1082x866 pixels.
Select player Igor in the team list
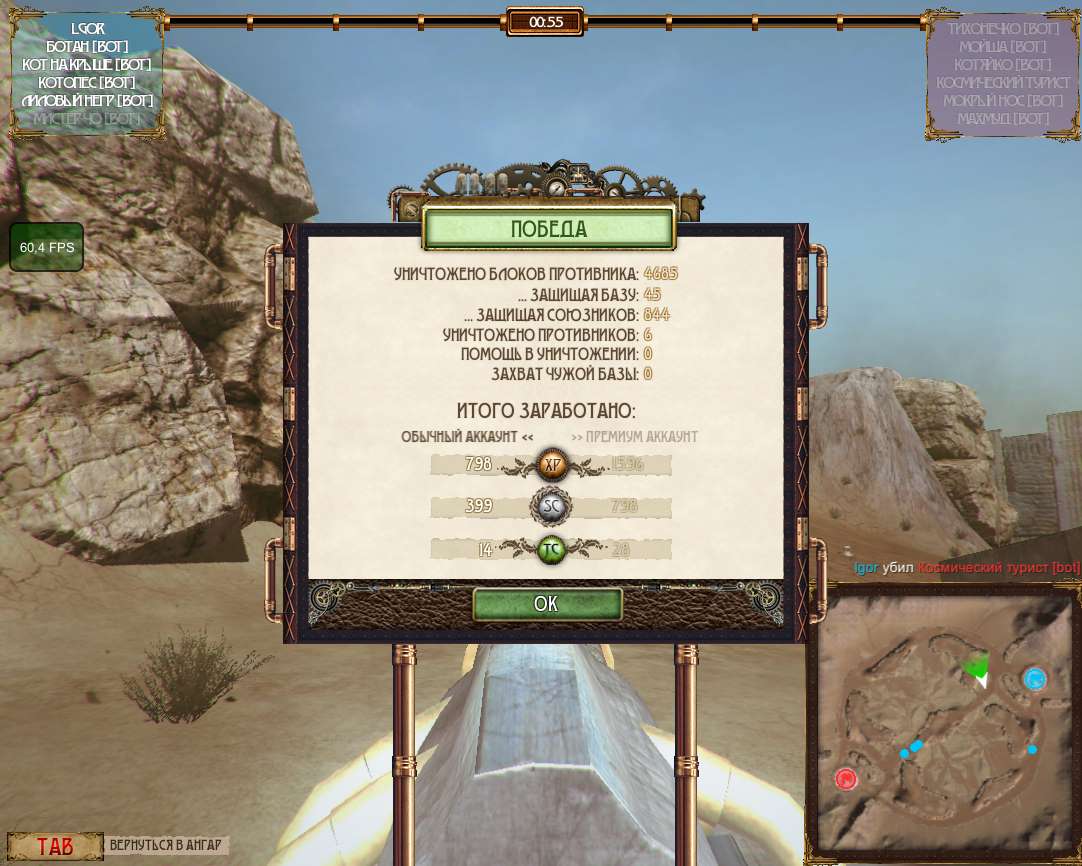(88, 28)
